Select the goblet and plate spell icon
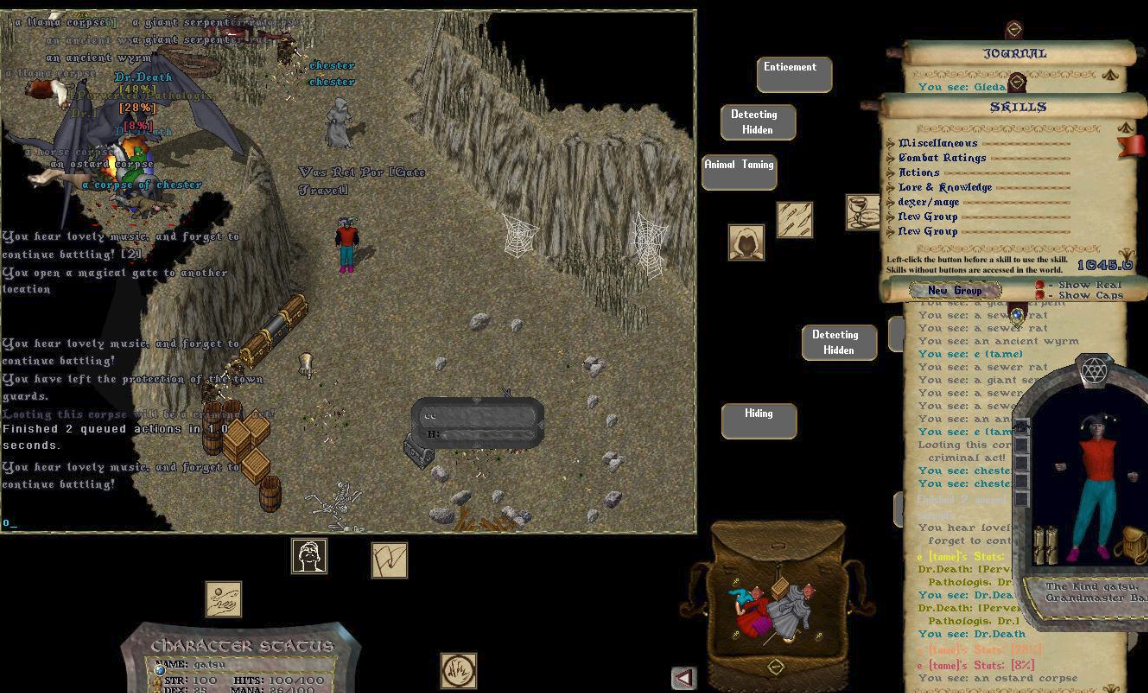Viewport: 1148px width, 693px height. tap(862, 212)
